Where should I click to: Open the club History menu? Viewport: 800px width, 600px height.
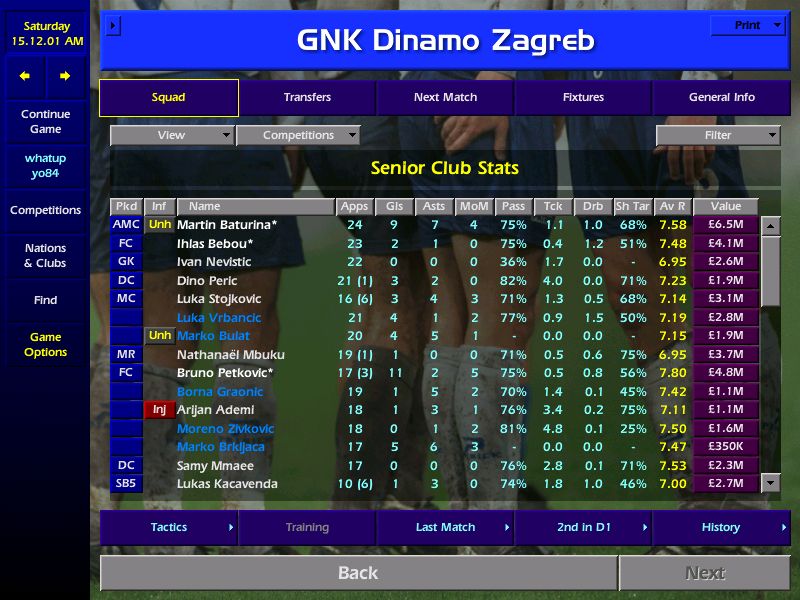coord(721,527)
